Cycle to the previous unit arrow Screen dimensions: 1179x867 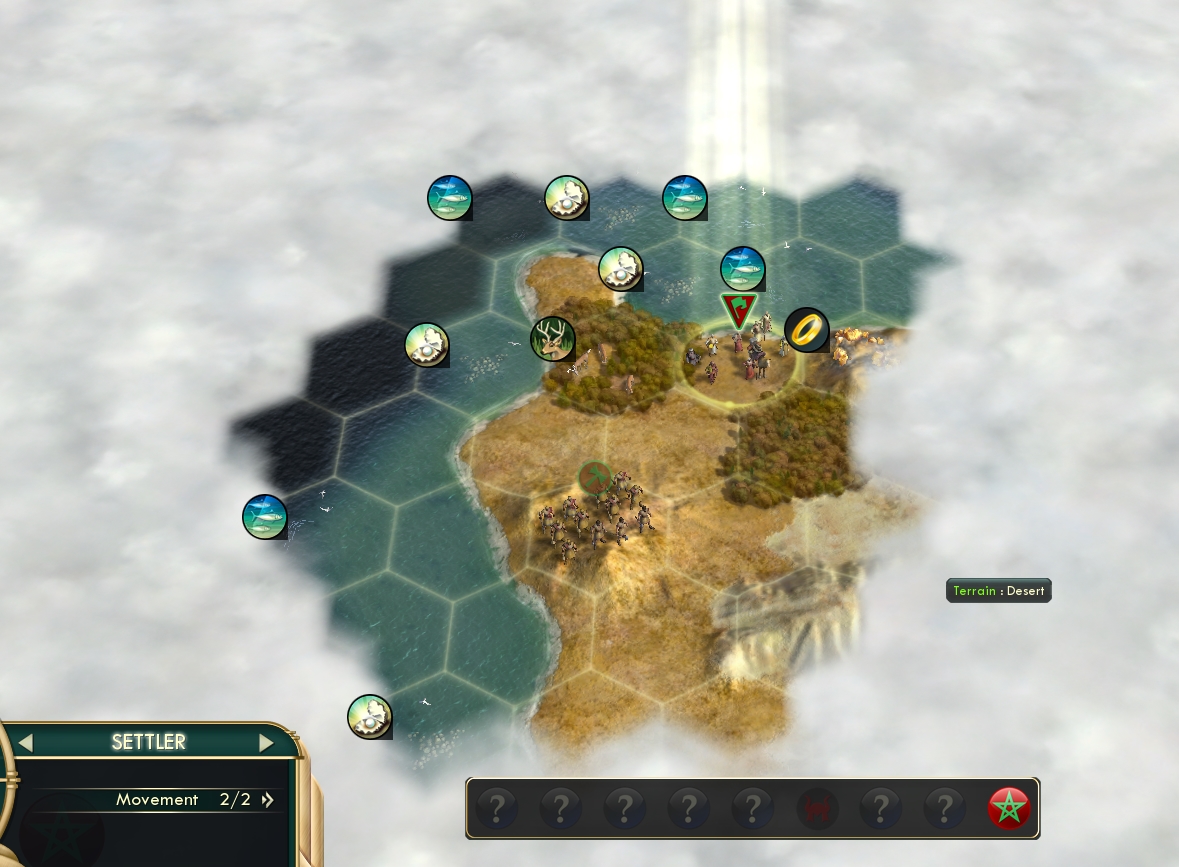pos(26,743)
